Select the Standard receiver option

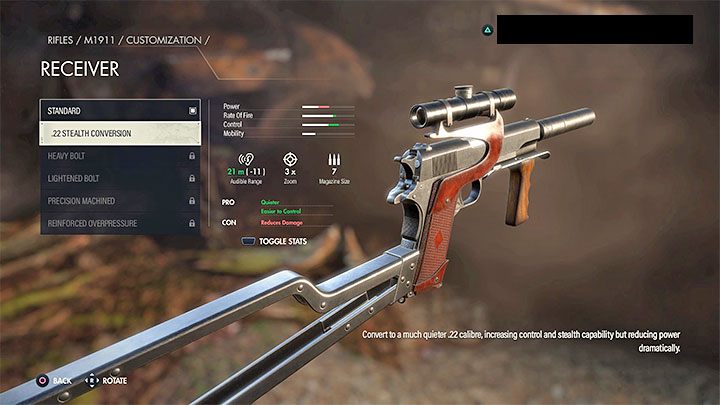[120, 110]
